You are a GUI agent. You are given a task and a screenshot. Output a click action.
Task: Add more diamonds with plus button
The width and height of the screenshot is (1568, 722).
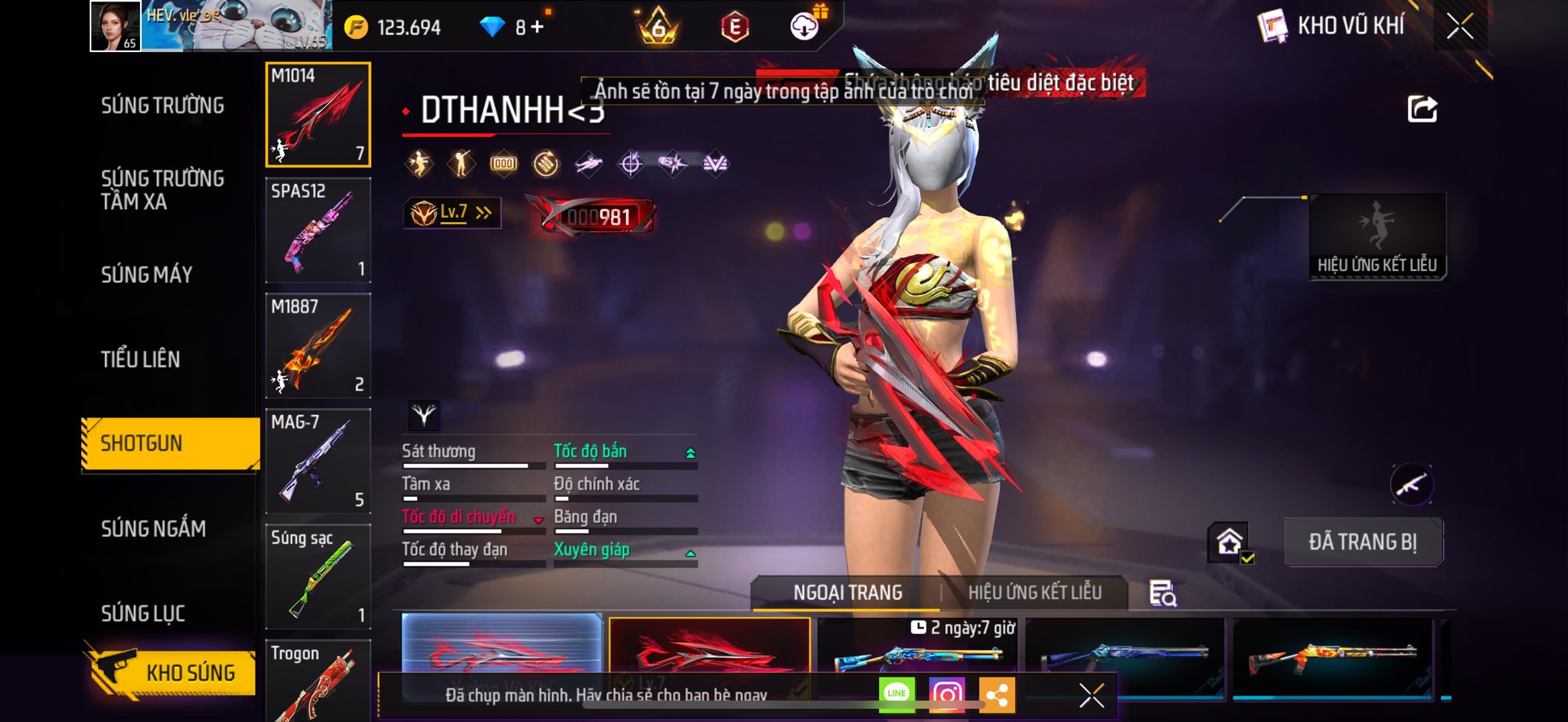click(537, 28)
